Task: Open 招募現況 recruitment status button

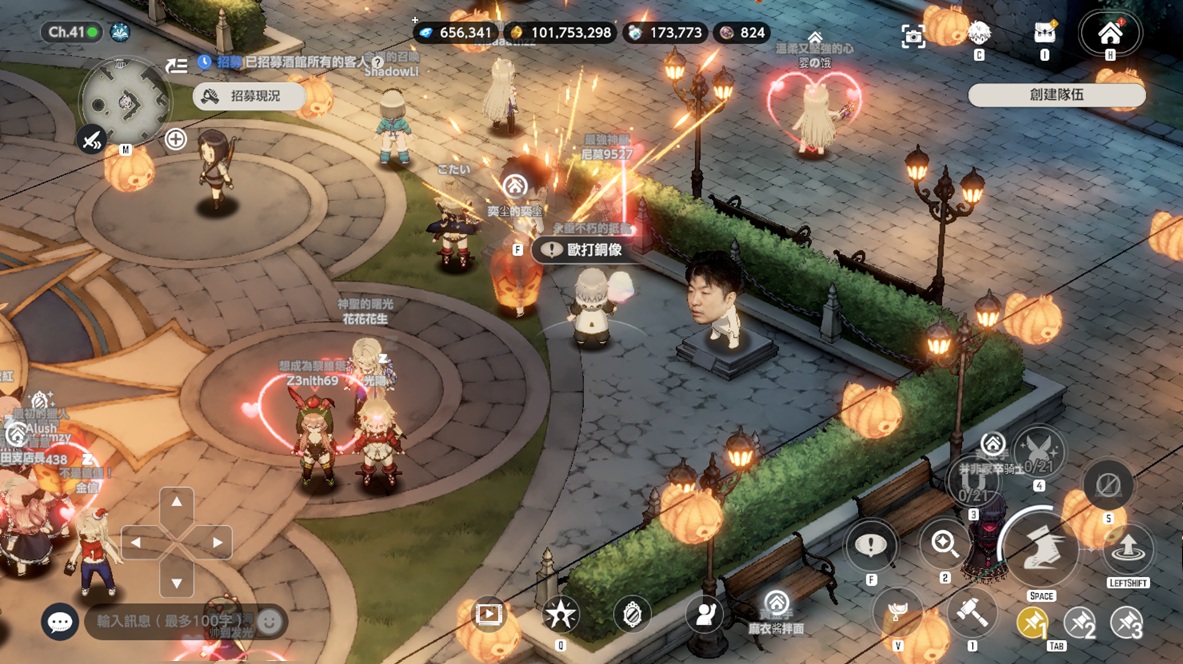Action: pyautogui.click(x=249, y=96)
